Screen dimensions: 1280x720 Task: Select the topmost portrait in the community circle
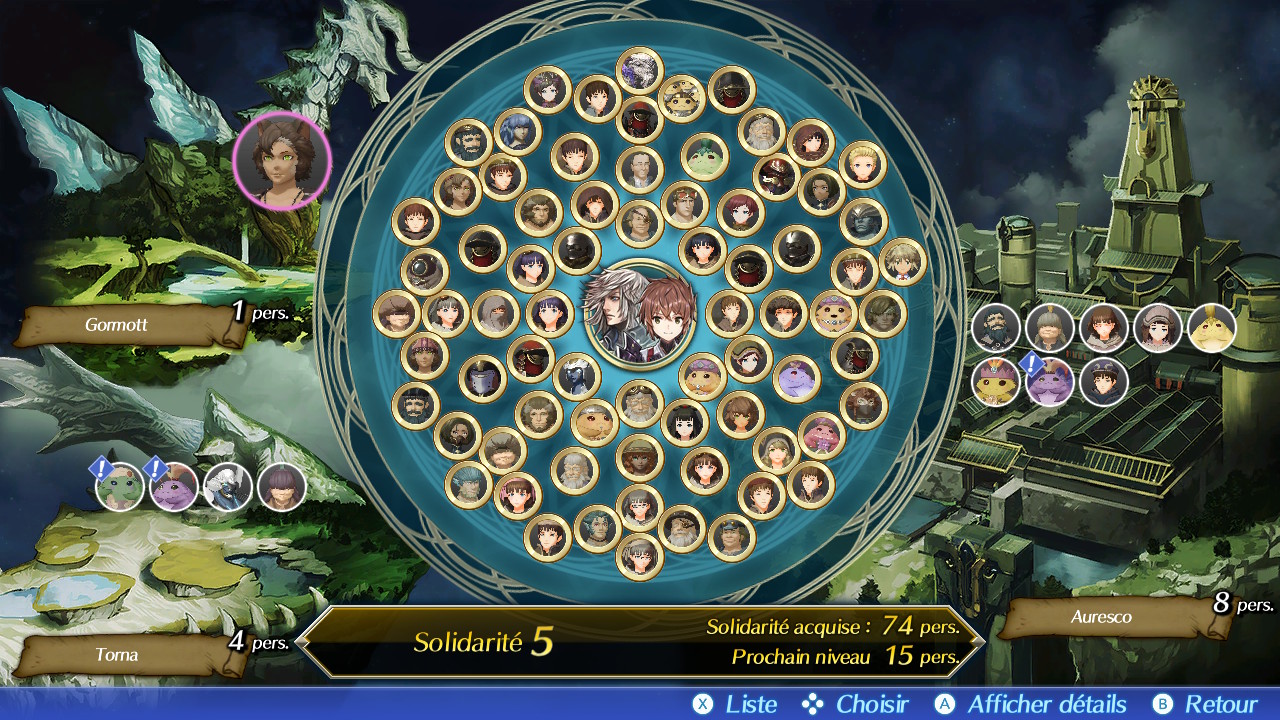(x=640, y=71)
